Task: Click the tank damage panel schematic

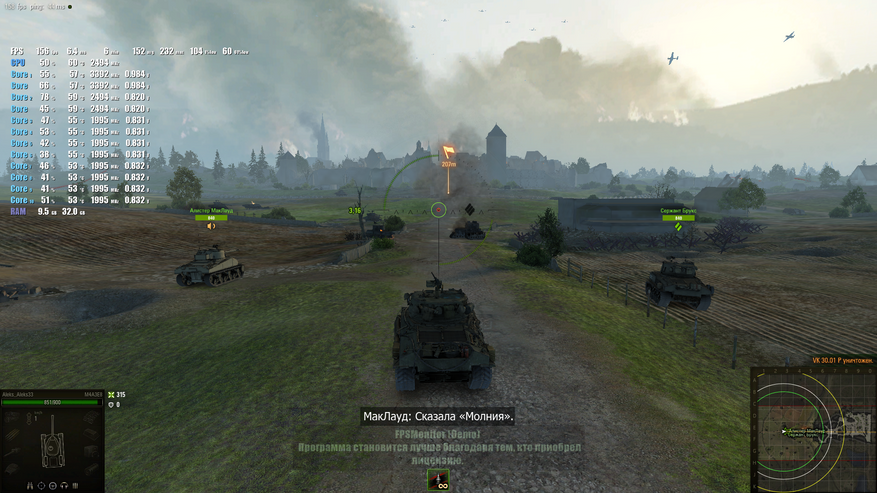Action: click(52, 441)
